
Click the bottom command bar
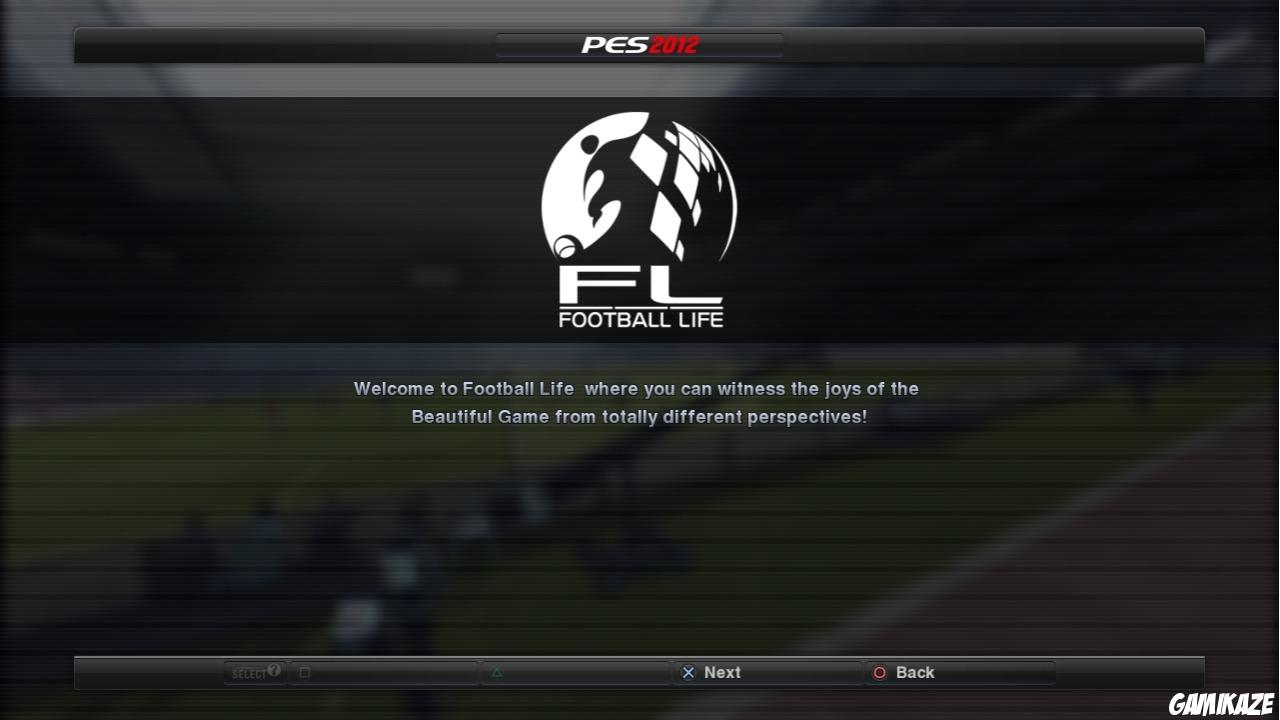coord(640,672)
